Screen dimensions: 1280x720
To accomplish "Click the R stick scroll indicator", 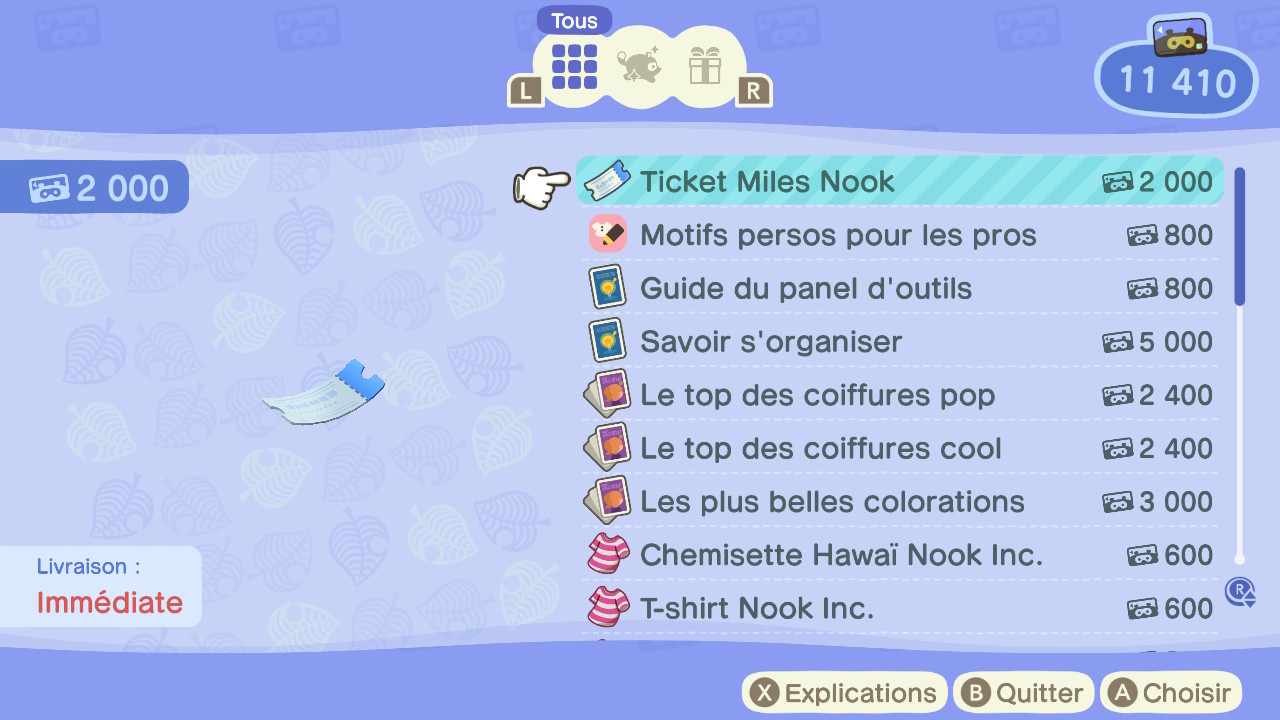I will point(1240,592).
